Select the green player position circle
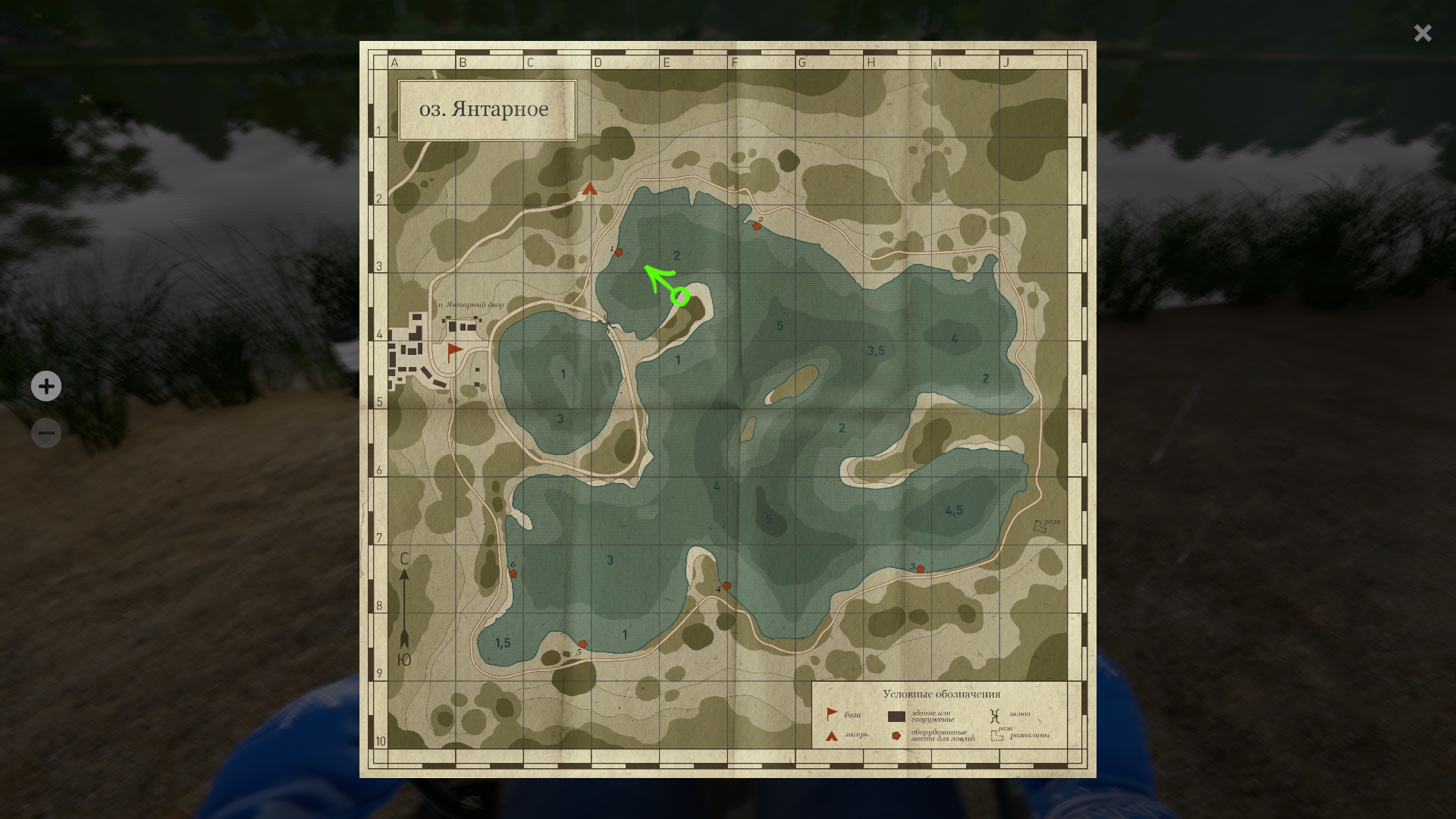This screenshot has height=819, width=1456. point(680,297)
